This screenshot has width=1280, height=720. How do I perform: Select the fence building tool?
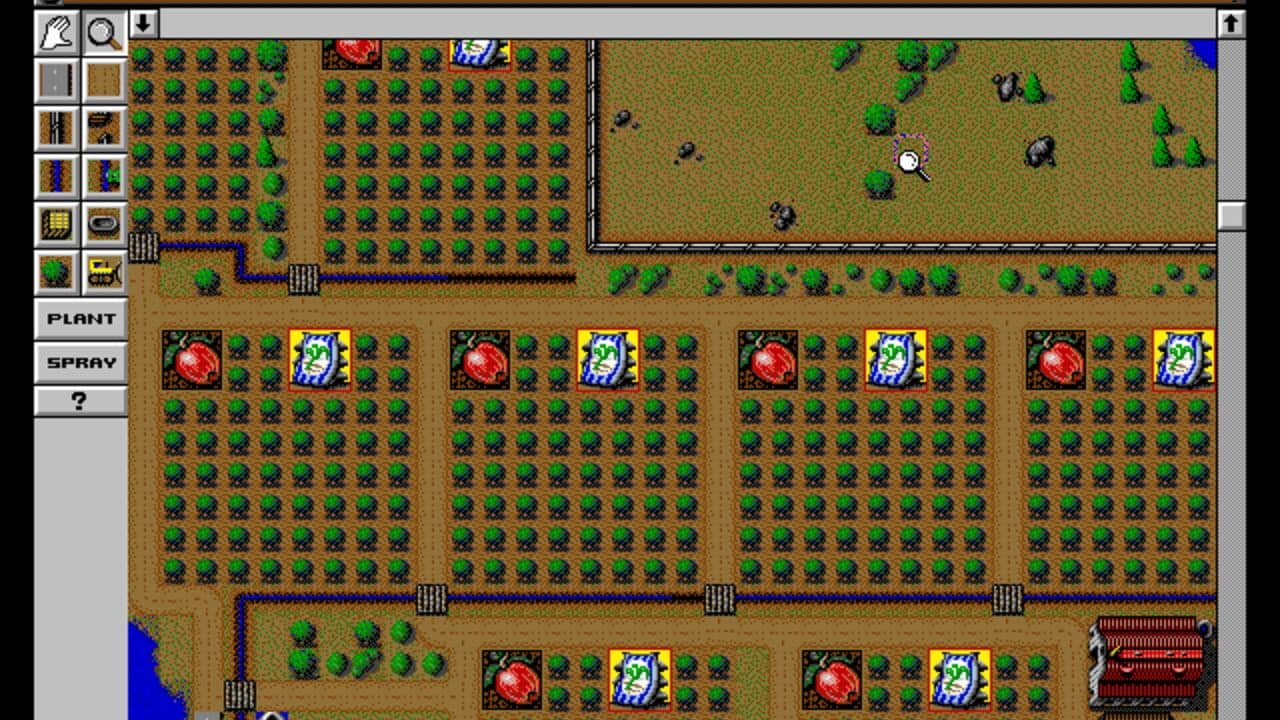56,128
